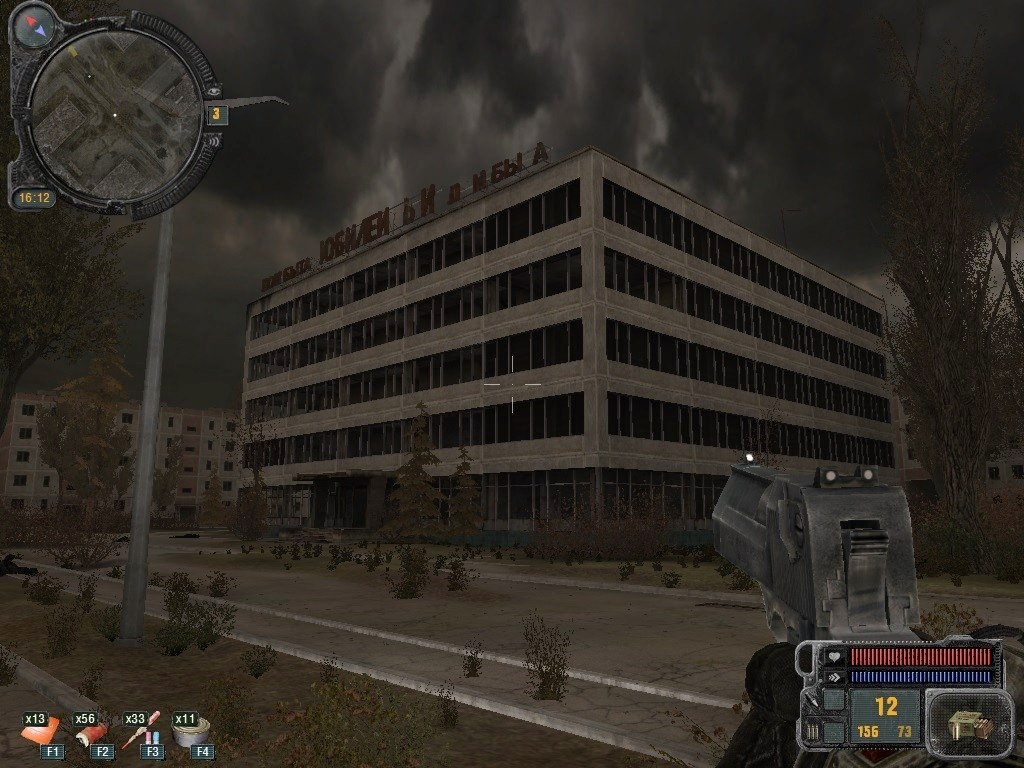Screen dimensions: 1024x768
Task: Select the compass dial above the minimap
Action: 35,25
